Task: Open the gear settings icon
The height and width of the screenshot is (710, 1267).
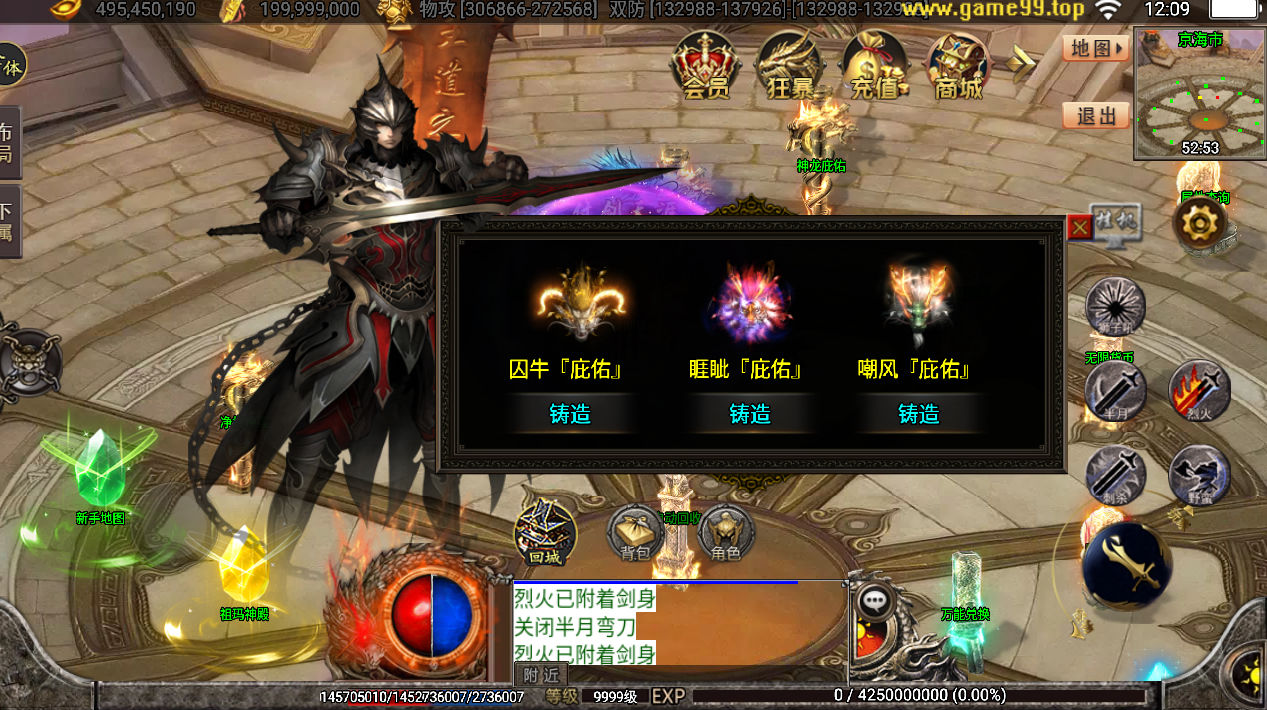Action: [1198, 223]
